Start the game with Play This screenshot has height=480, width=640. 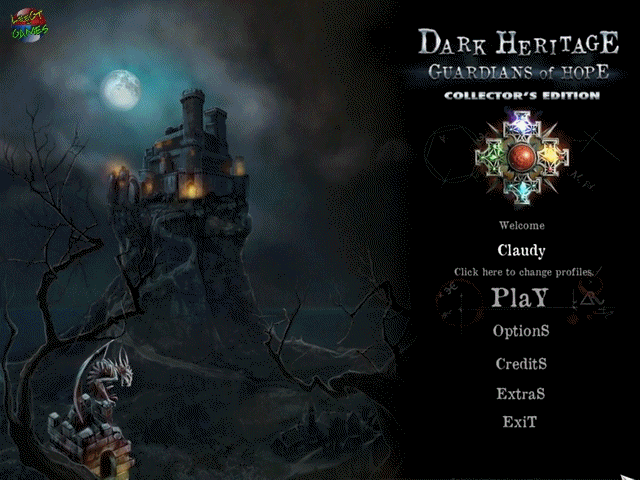520,298
